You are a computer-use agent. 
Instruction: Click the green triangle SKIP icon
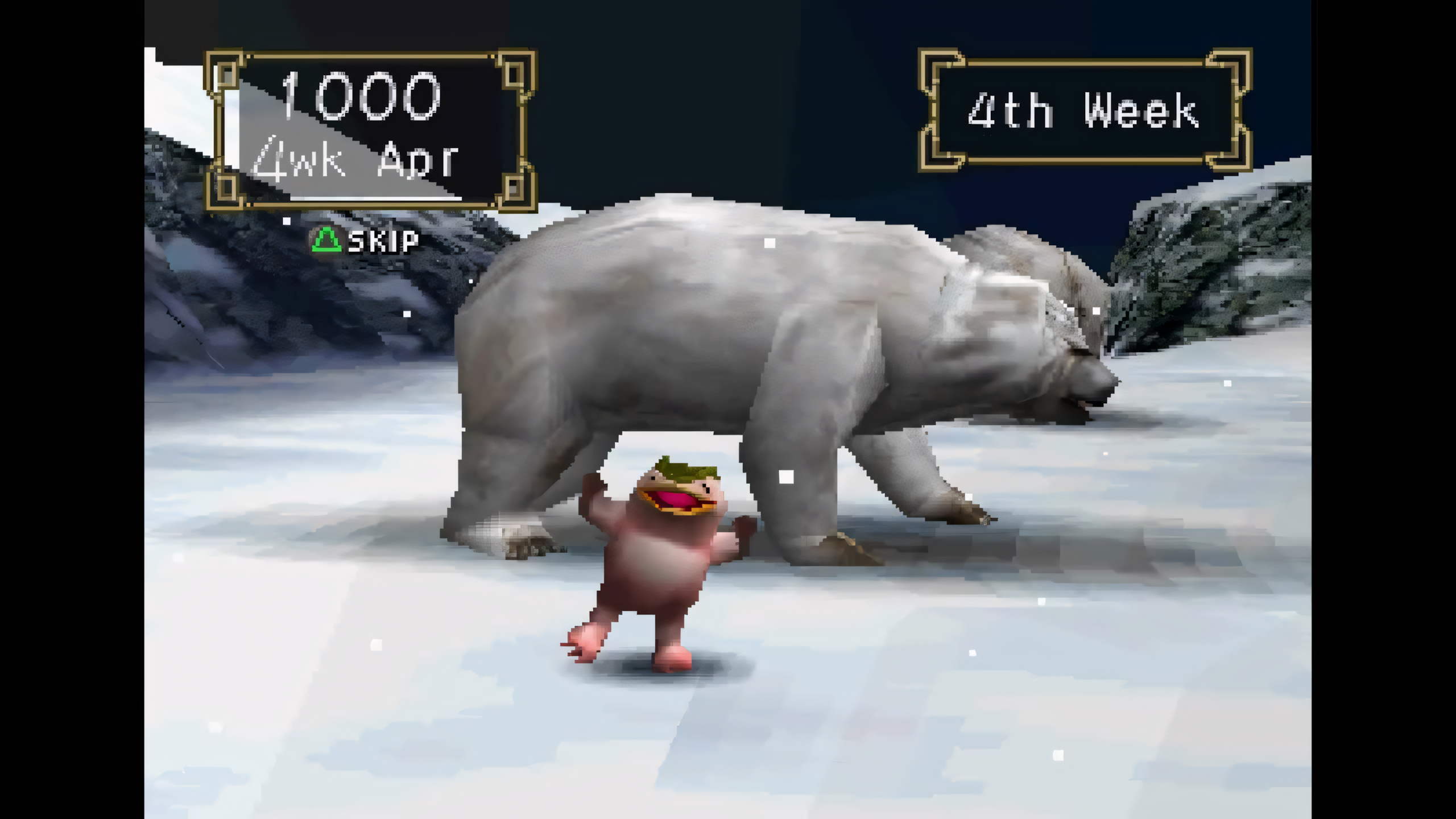327,242
